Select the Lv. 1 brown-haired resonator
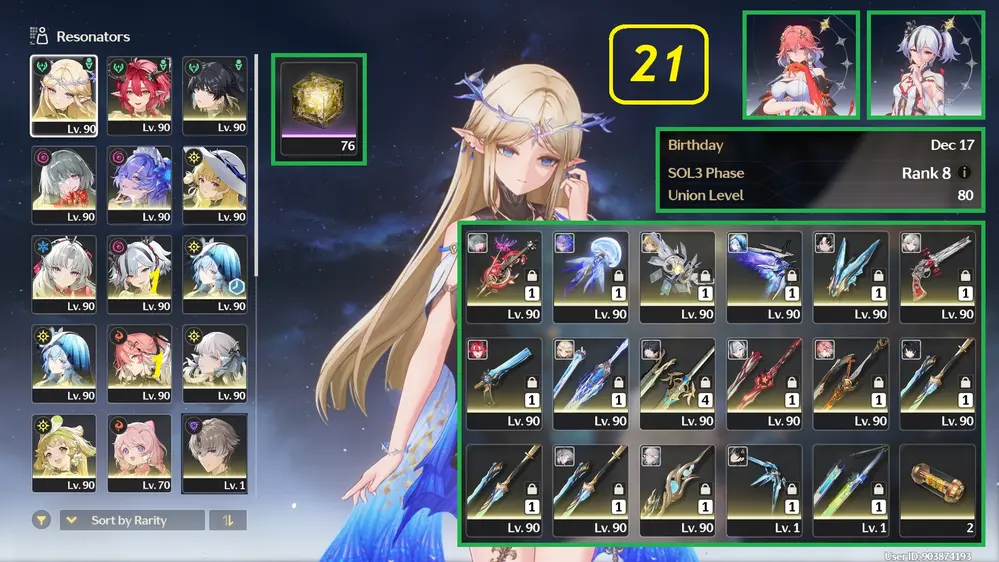This screenshot has height=562, width=999. pos(214,454)
